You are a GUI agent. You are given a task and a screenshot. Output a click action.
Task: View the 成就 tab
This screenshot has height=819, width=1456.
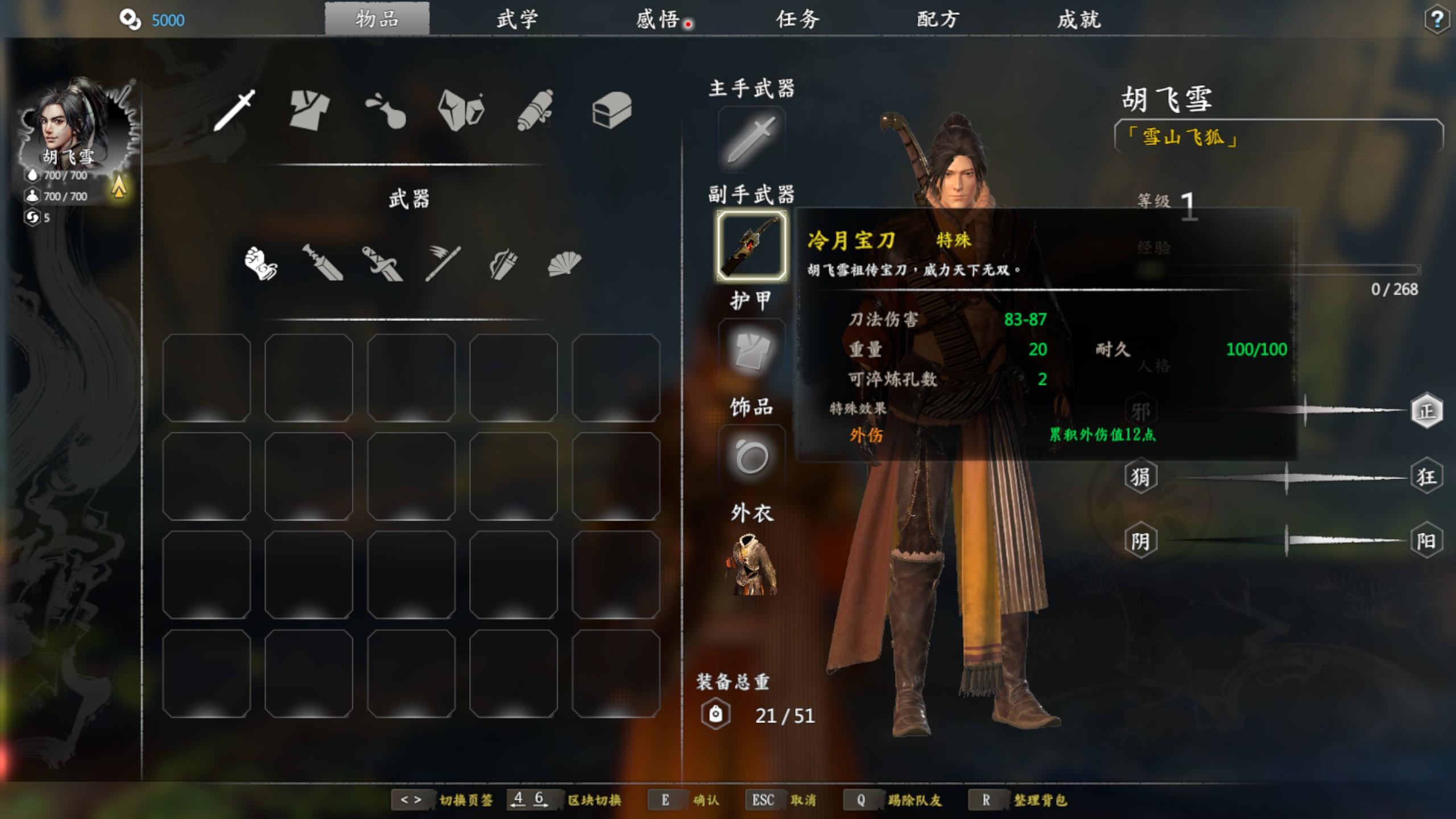1078,19
